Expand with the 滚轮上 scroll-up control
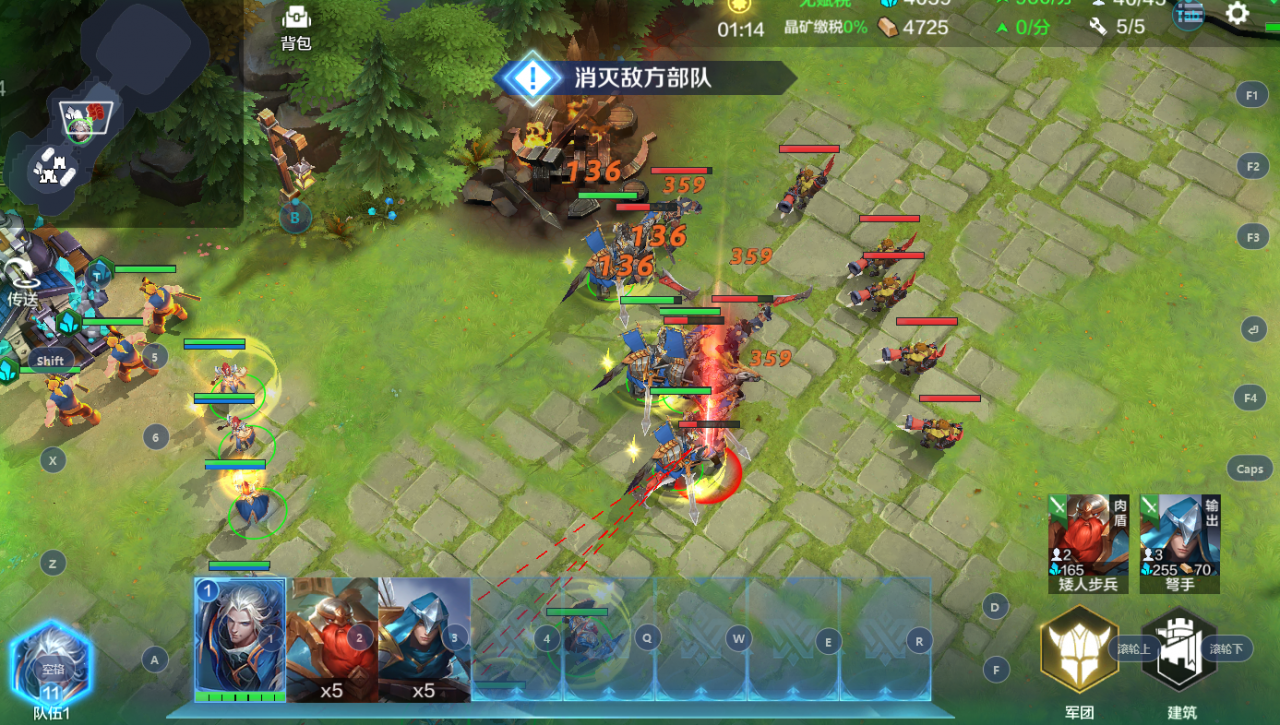This screenshot has height=725, width=1280. (x=1134, y=647)
